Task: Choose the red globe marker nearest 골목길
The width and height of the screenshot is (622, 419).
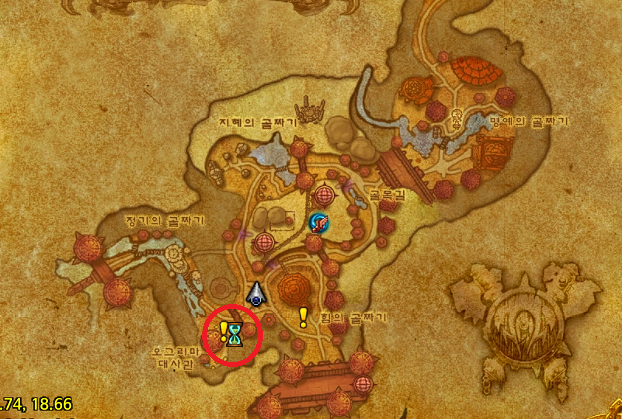Action: tap(324, 193)
